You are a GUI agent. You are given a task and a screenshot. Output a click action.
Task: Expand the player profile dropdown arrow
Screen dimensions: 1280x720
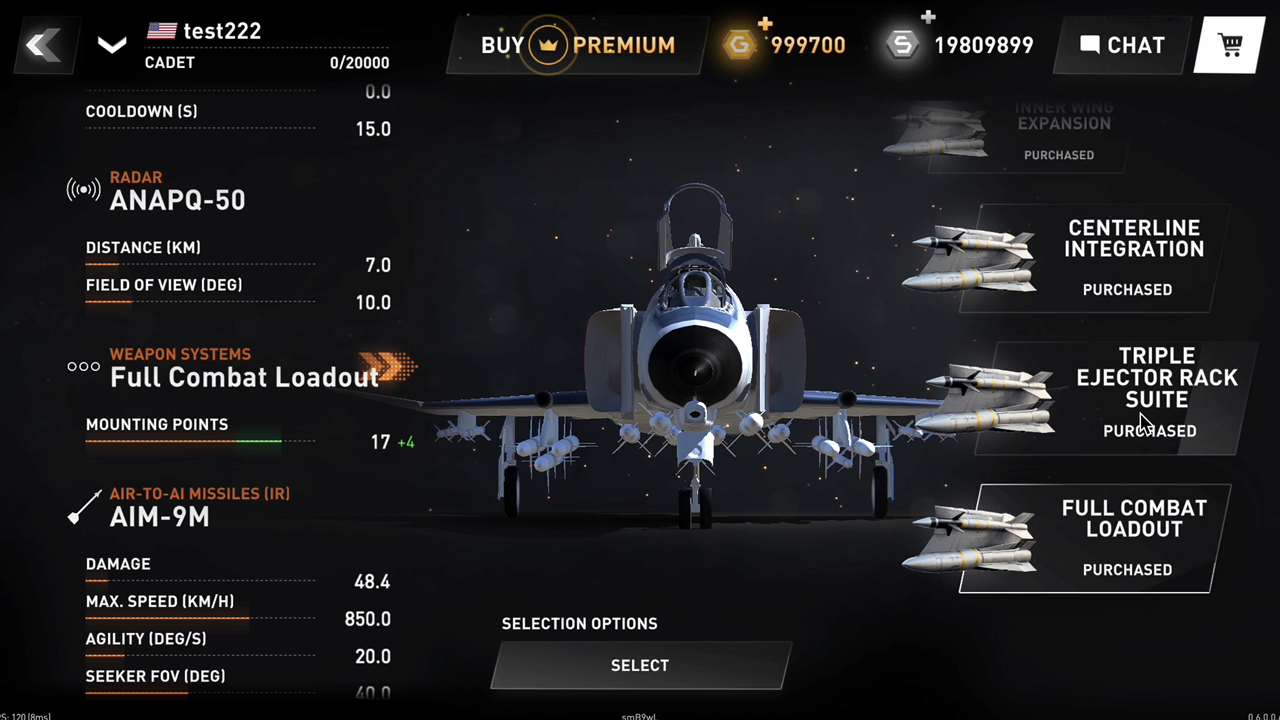pyautogui.click(x=112, y=45)
